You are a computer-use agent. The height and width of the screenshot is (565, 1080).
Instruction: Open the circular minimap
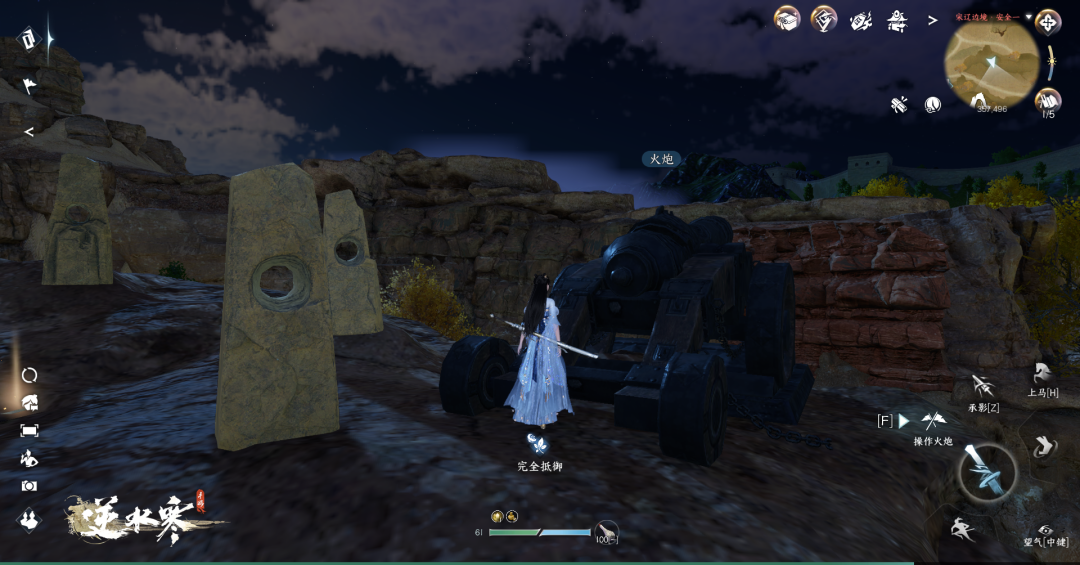point(992,65)
